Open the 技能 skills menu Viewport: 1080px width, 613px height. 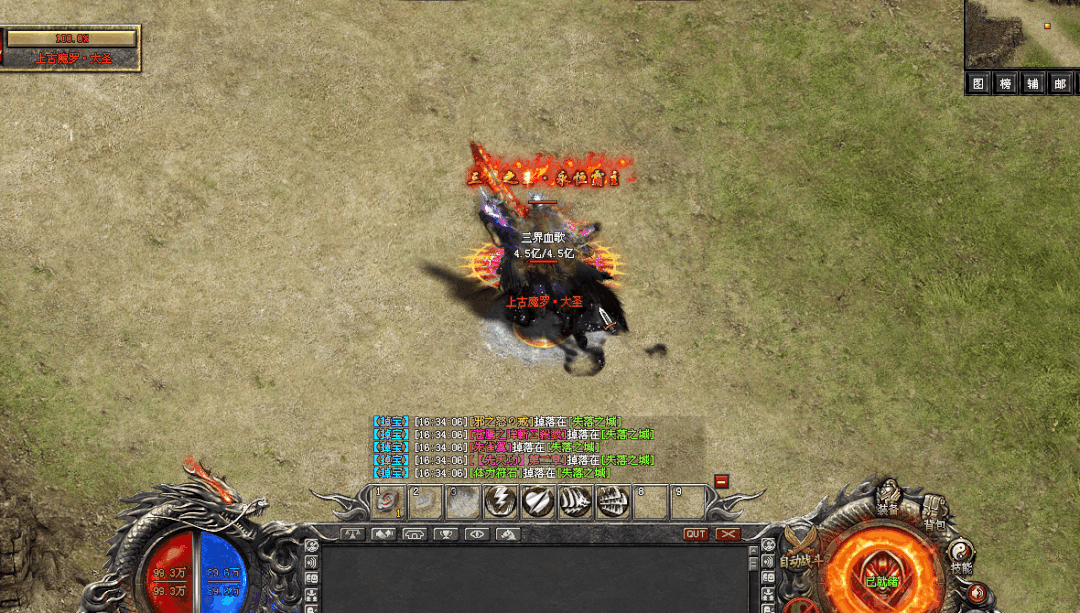point(961,553)
